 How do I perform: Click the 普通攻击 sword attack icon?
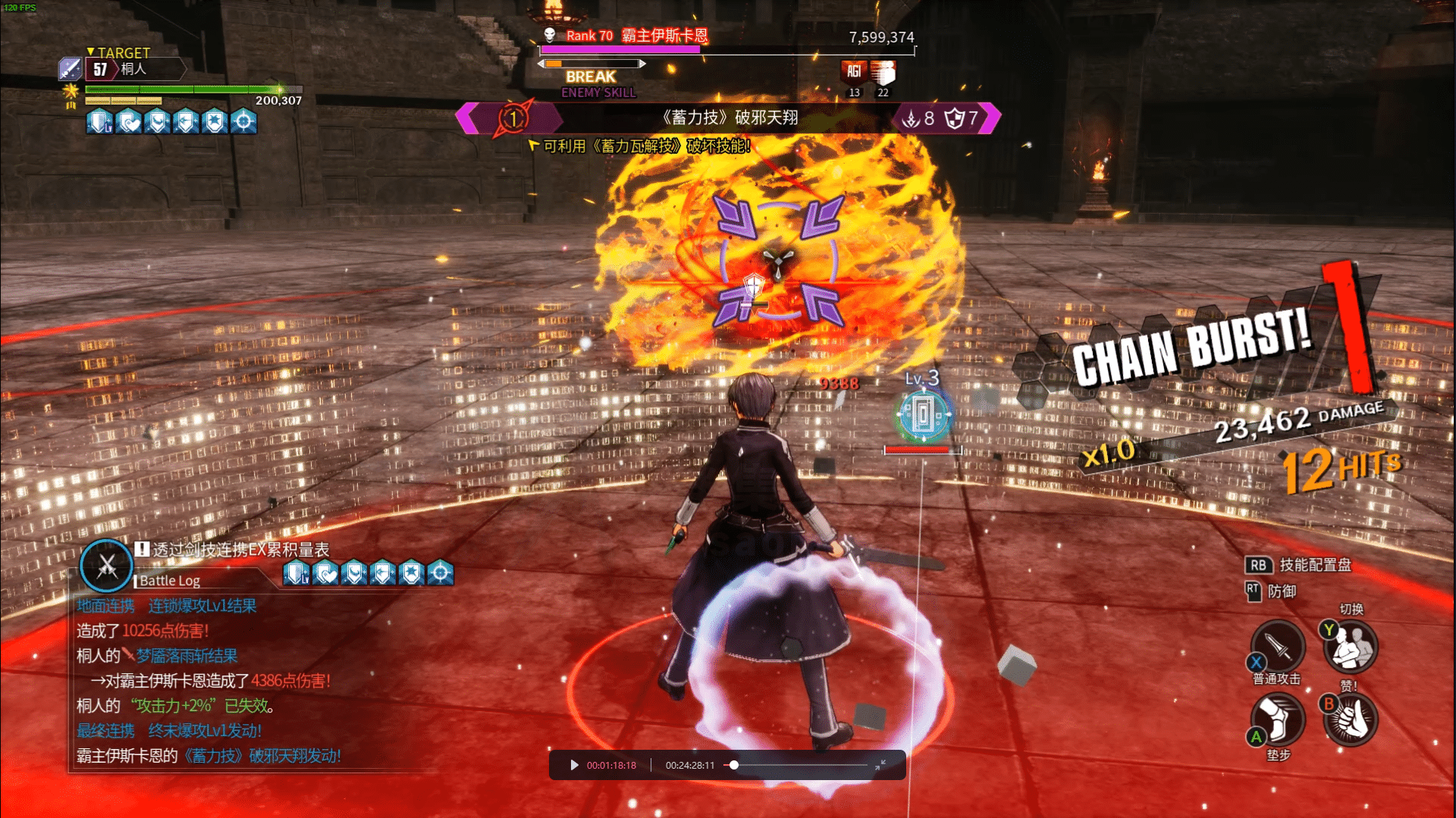coord(1278,647)
